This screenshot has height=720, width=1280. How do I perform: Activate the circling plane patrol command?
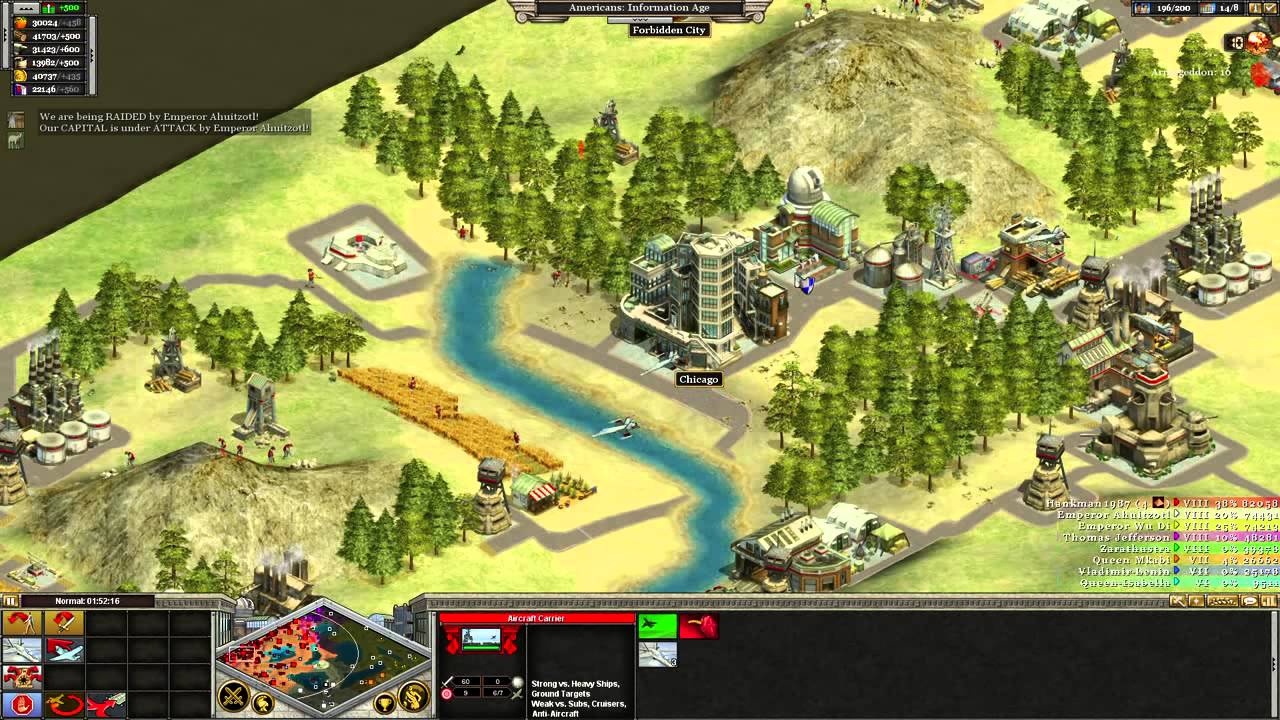pos(63,706)
